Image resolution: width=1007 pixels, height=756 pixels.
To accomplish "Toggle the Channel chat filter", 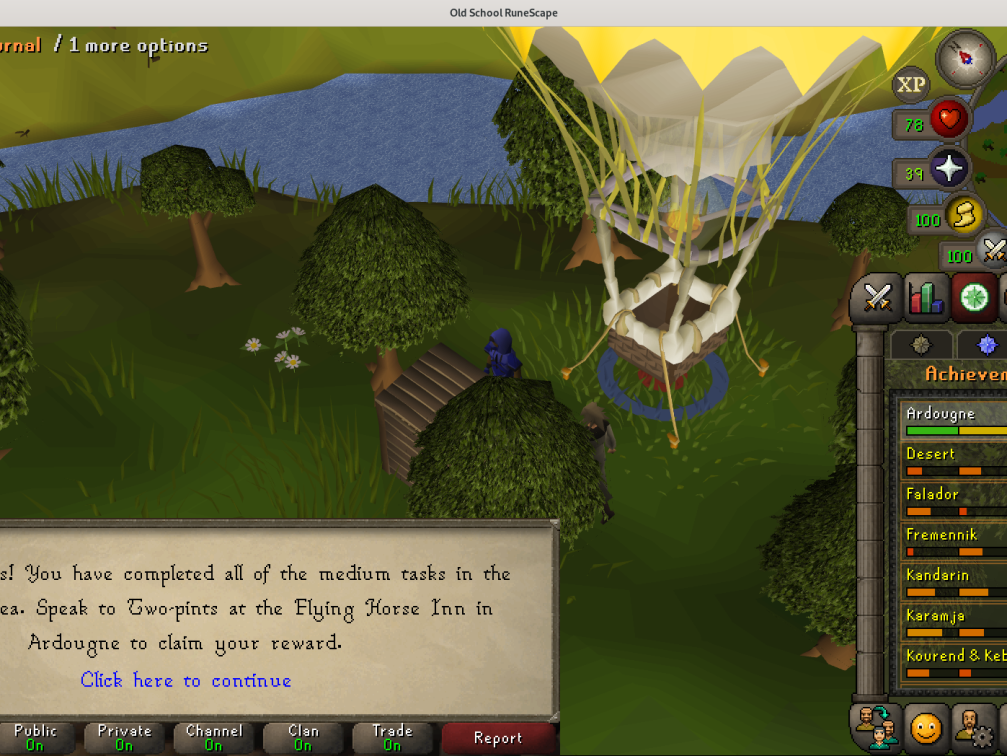I will pyautogui.click(x=213, y=738).
